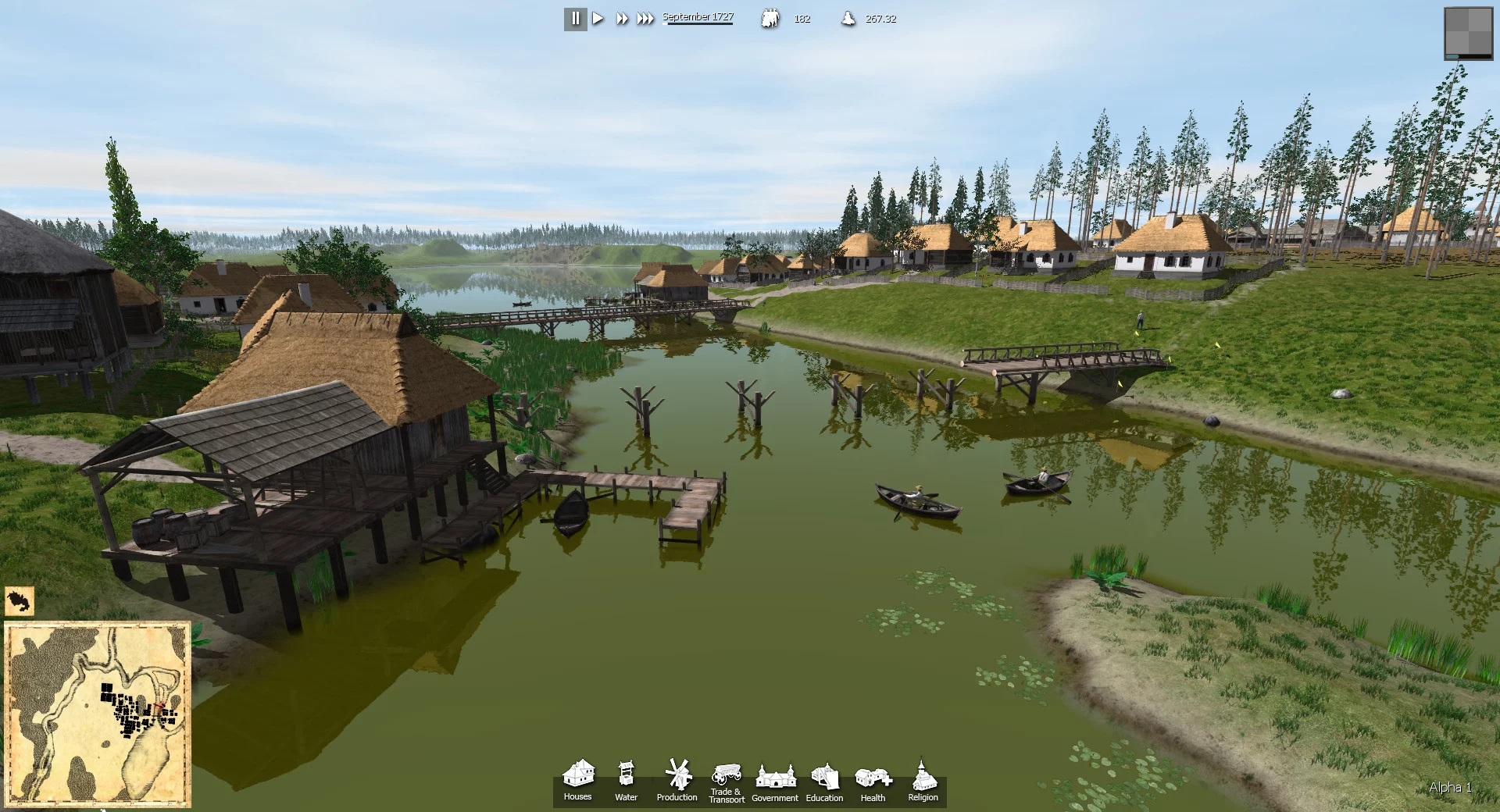Set game speed to normal play
The height and width of the screenshot is (812, 1500).
598,19
